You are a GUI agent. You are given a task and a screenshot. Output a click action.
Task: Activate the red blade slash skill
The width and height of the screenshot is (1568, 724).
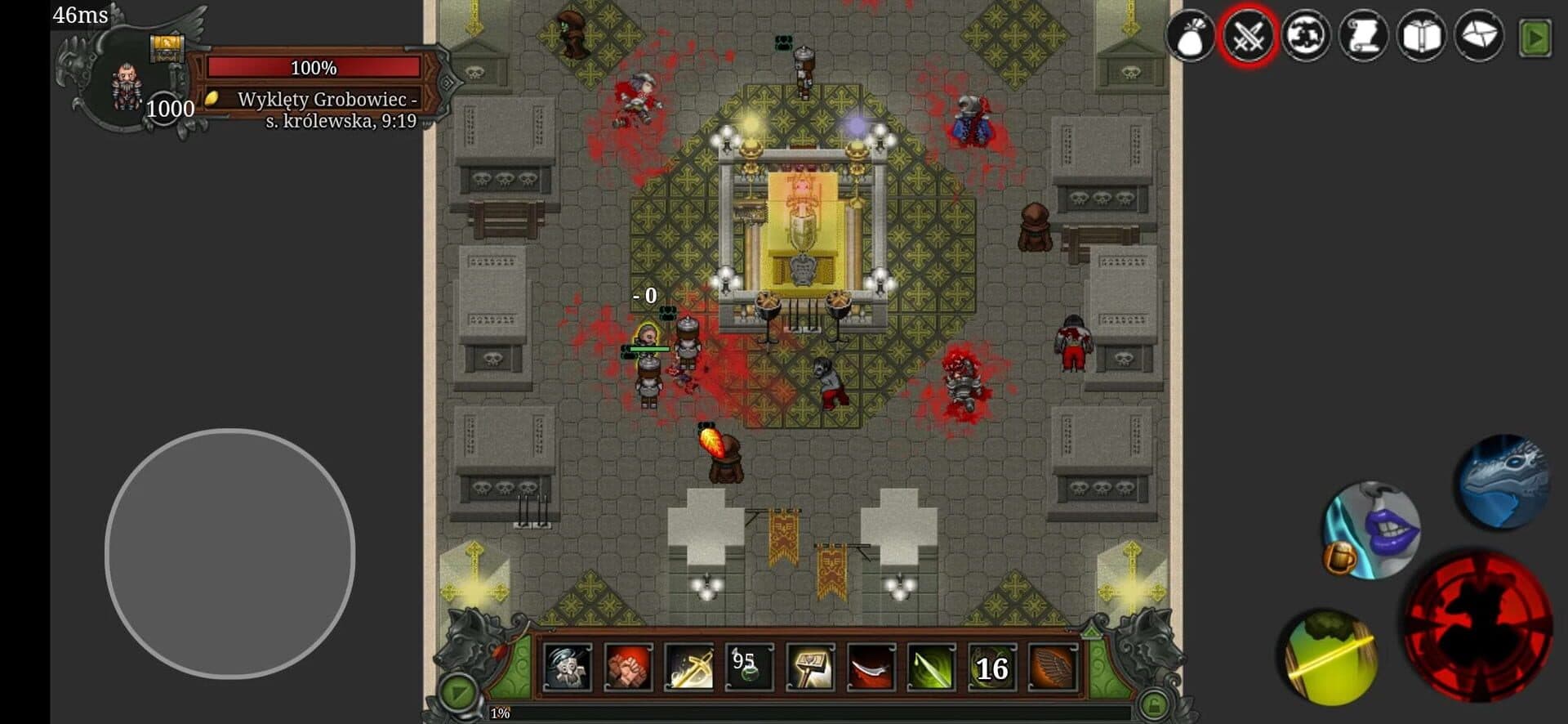[871, 668]
